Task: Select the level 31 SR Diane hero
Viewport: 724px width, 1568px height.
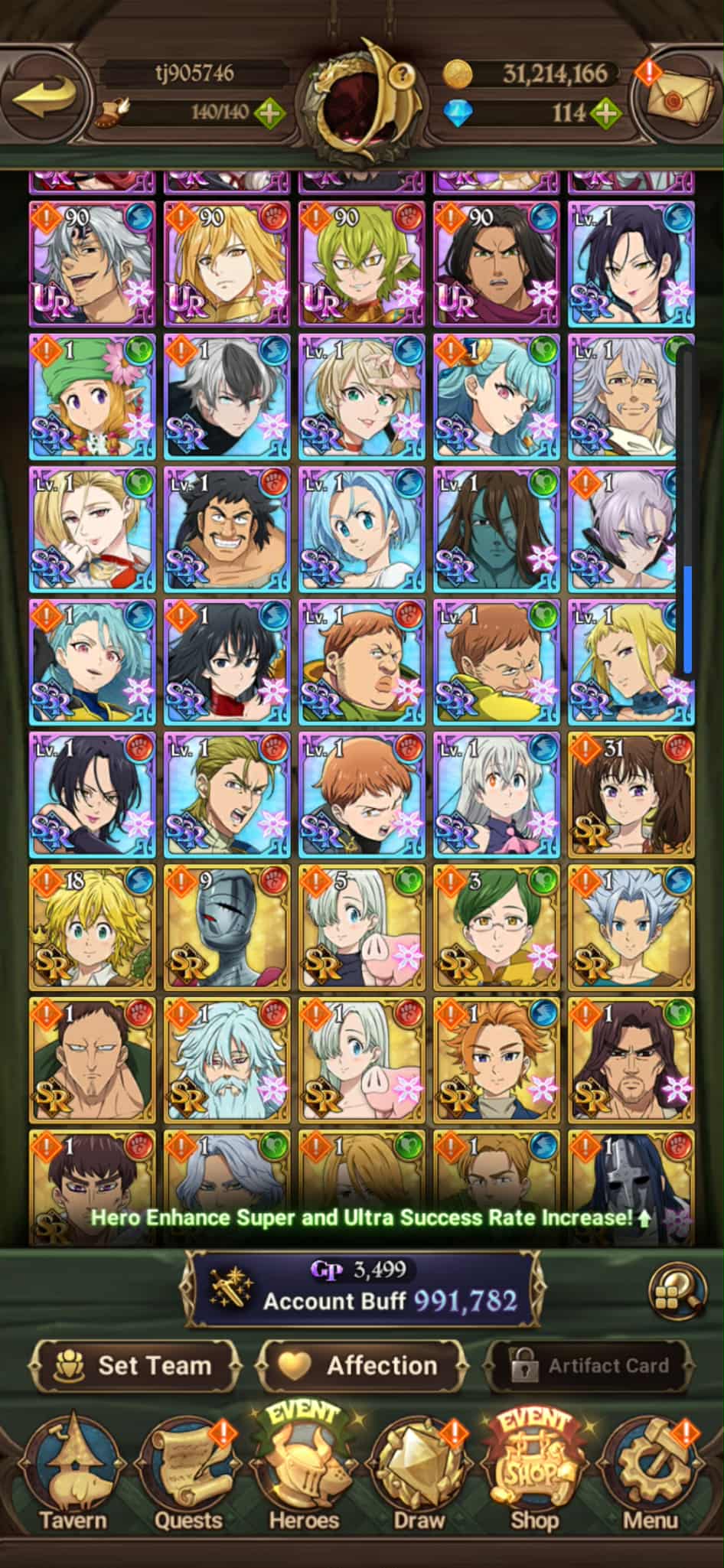Action: pos(631,795)
